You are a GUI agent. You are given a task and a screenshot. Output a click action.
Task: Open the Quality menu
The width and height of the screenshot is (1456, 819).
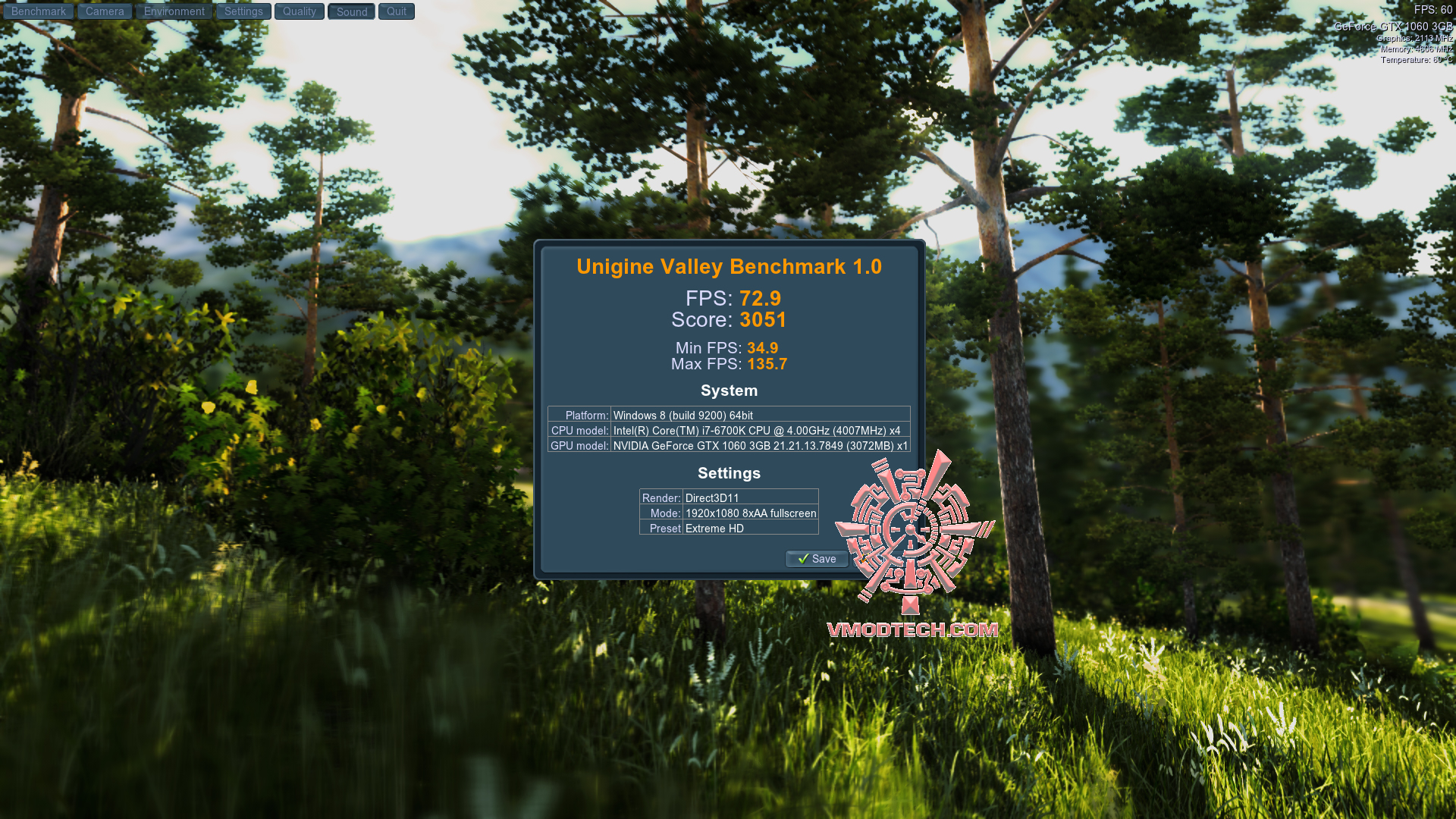[299, 11]
